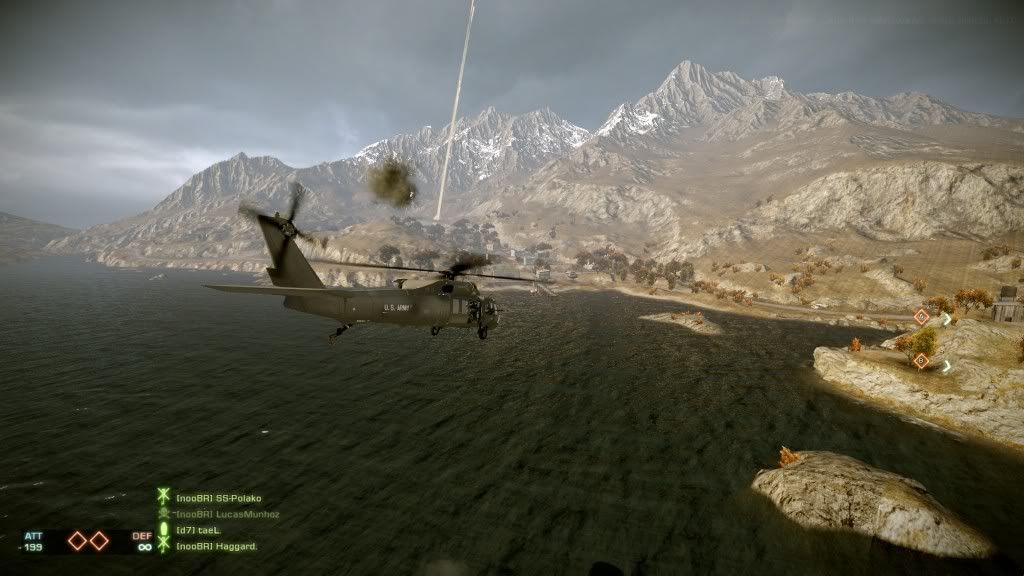1024x576 pixels.
Task: Click the objective A diamond marker
Action: 921,317
